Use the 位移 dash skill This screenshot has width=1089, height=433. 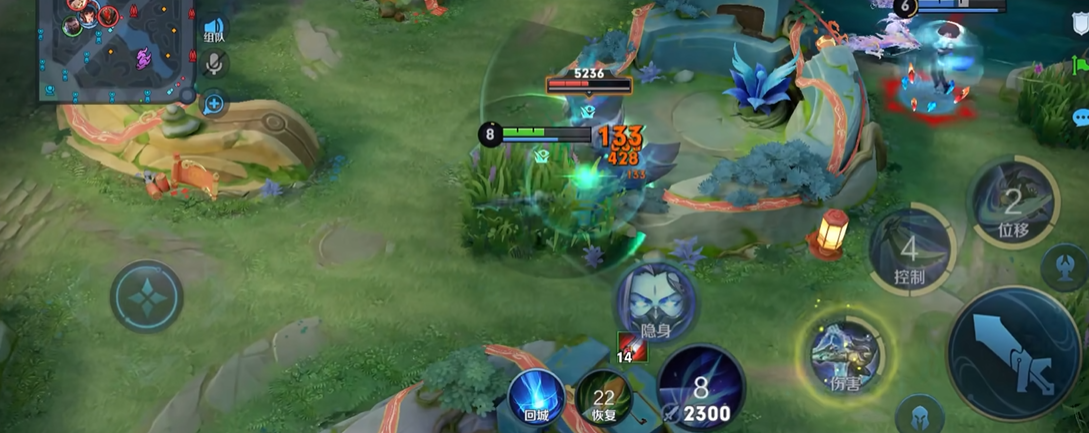click(1012, 204)
